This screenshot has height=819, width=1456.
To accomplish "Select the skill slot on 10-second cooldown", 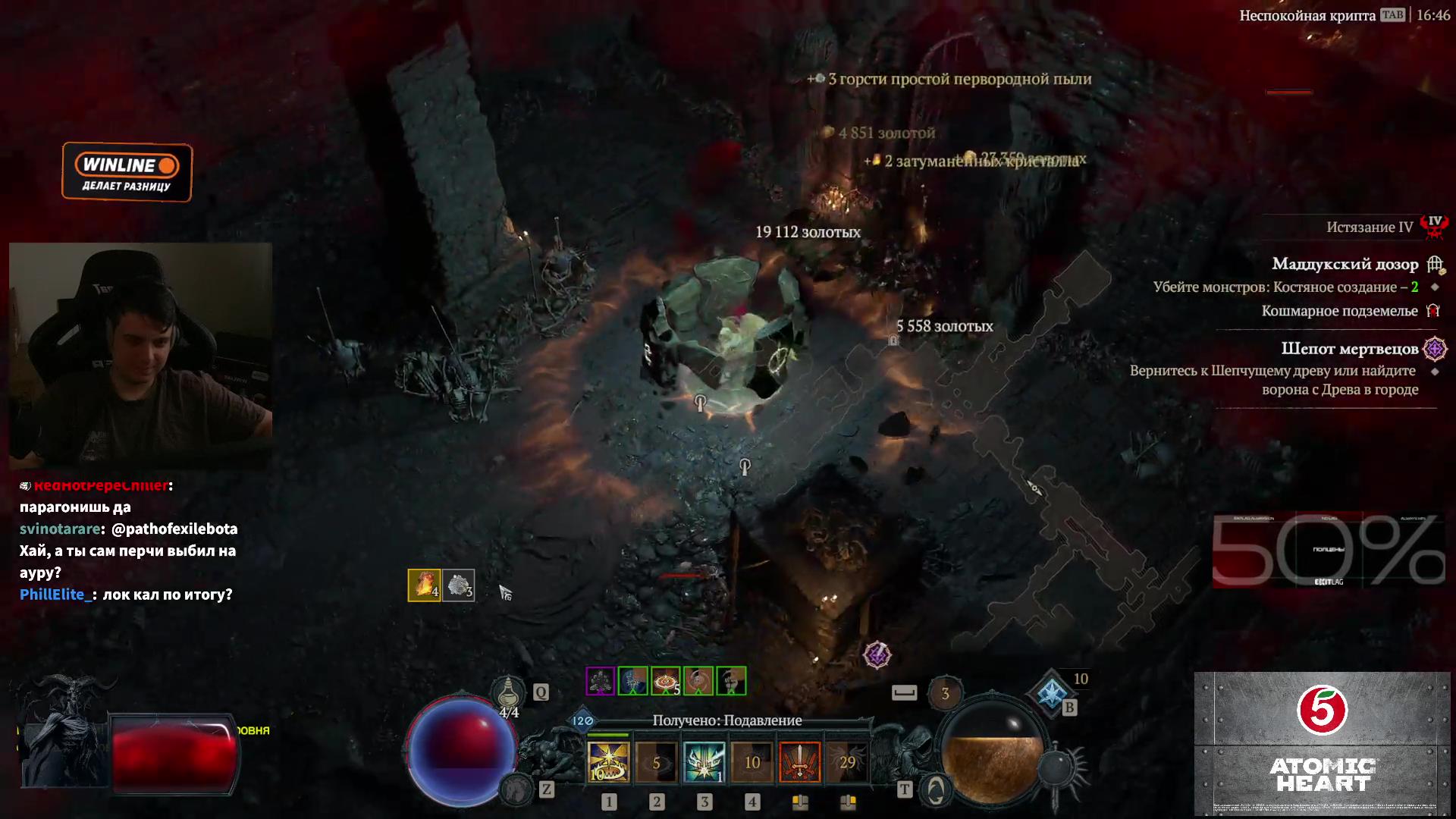I will point(752,761).
